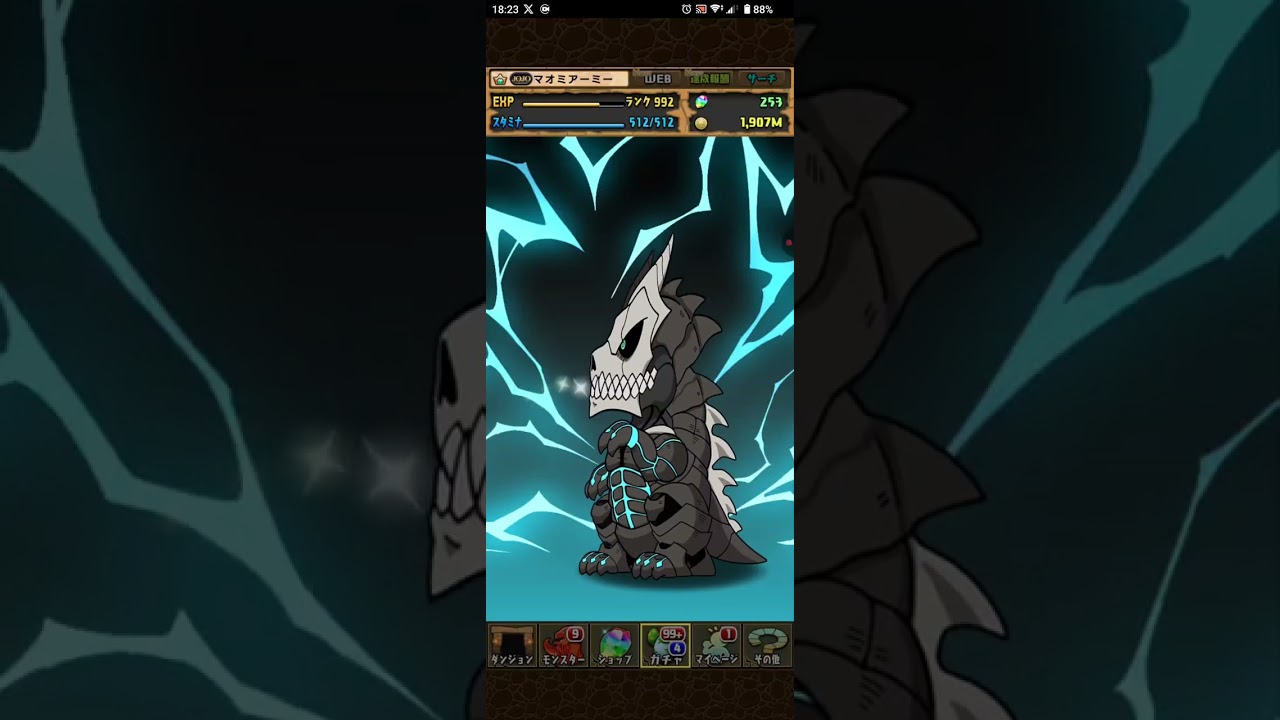Open the 達成報酬 achievement rewards
Image resolution: width=1280 pixels, height=720 pixels.
(710, 78)
